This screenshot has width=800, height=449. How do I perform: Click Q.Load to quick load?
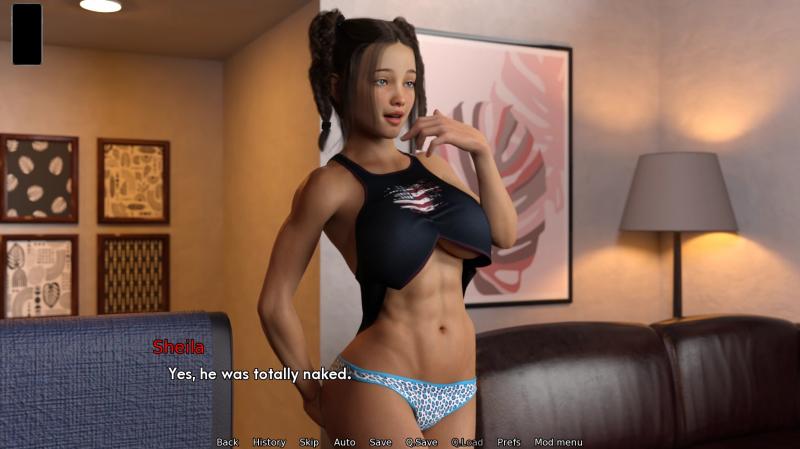click(x=466, y=442)
